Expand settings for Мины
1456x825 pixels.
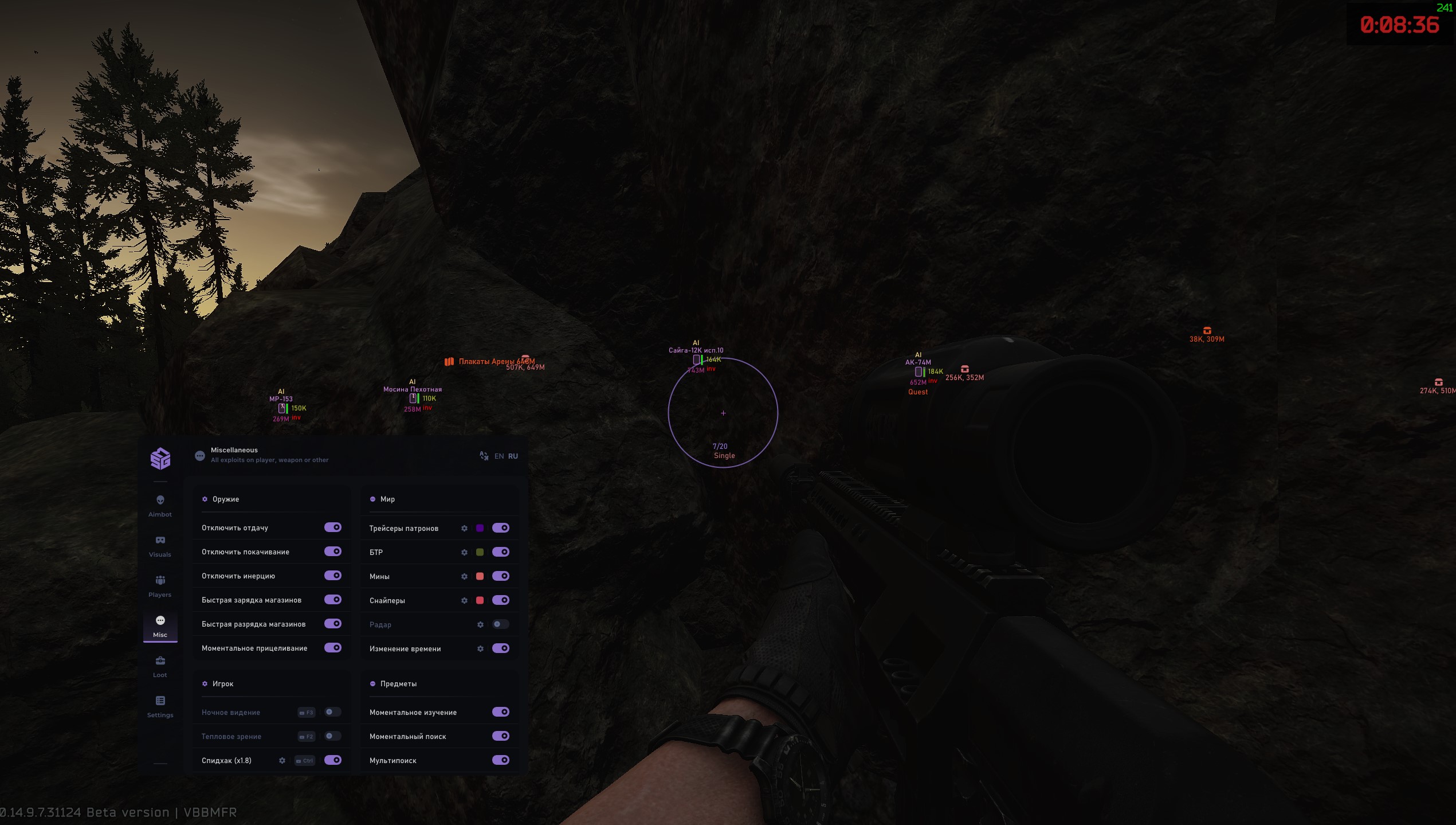click(464, 576)
